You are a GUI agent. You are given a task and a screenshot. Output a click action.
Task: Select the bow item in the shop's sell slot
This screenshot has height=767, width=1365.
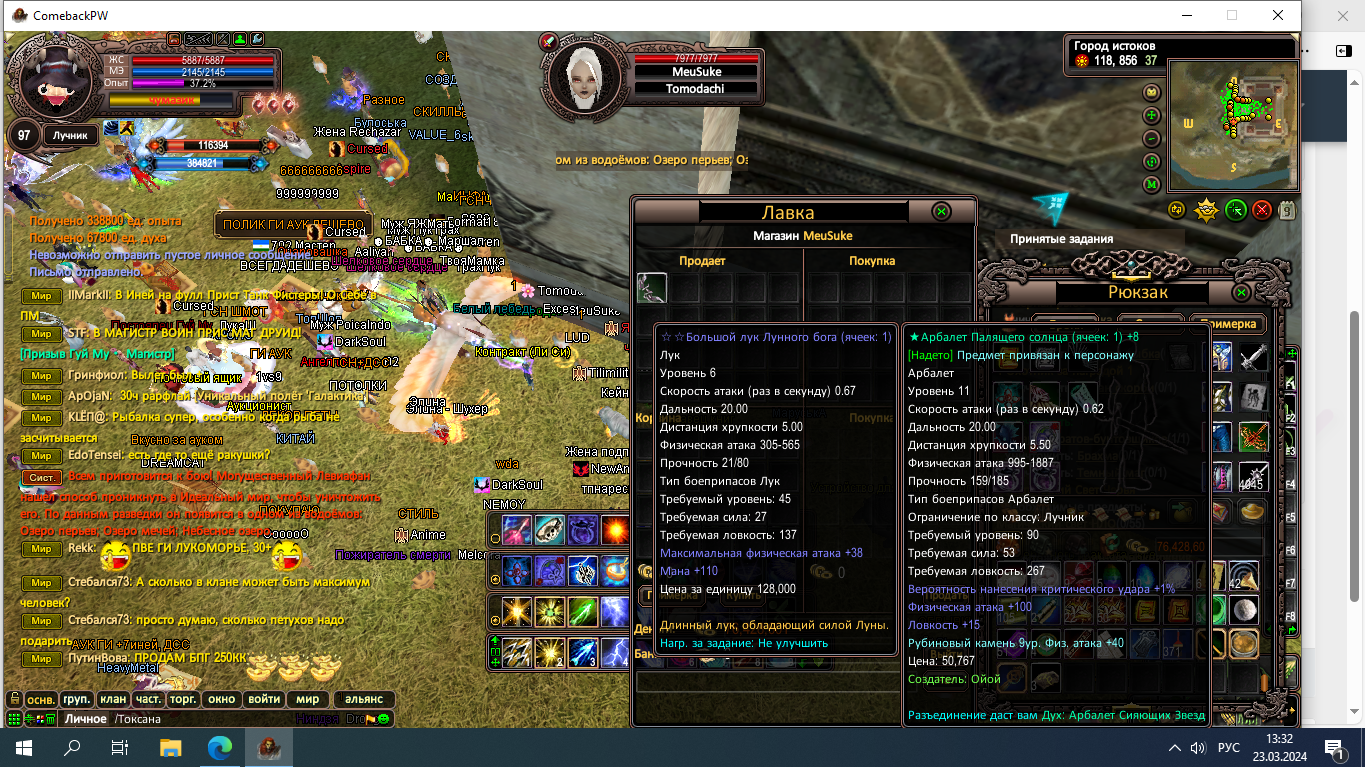[652, 288]
